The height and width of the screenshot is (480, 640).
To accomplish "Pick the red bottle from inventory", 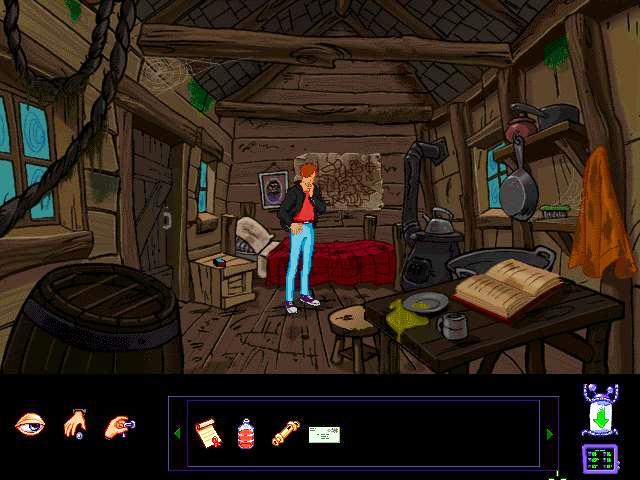I will point(246,433).
